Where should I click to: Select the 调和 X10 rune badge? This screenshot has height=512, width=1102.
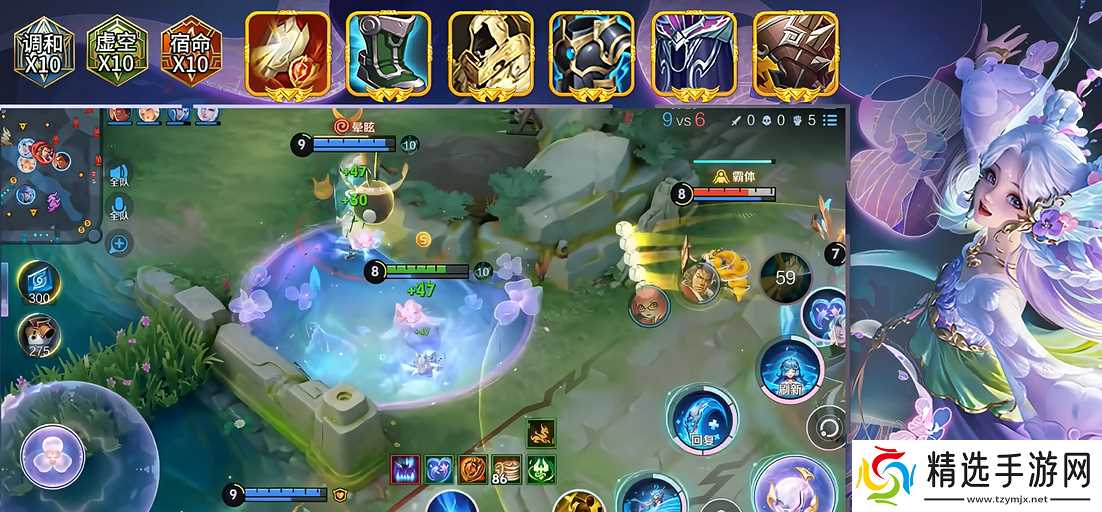(44, 50)
